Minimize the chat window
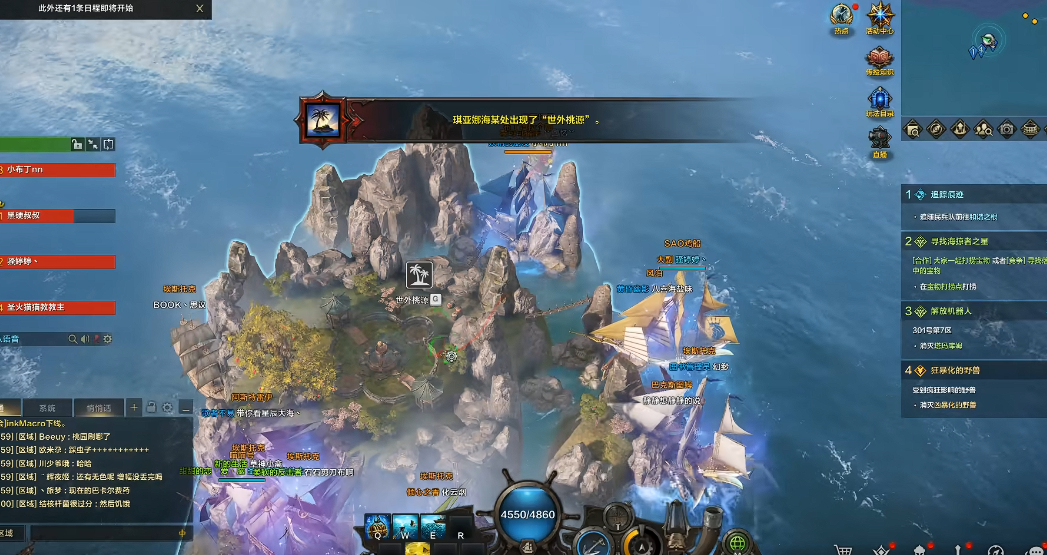This screenshot has height=555, width=1047. tap(186, 408)
